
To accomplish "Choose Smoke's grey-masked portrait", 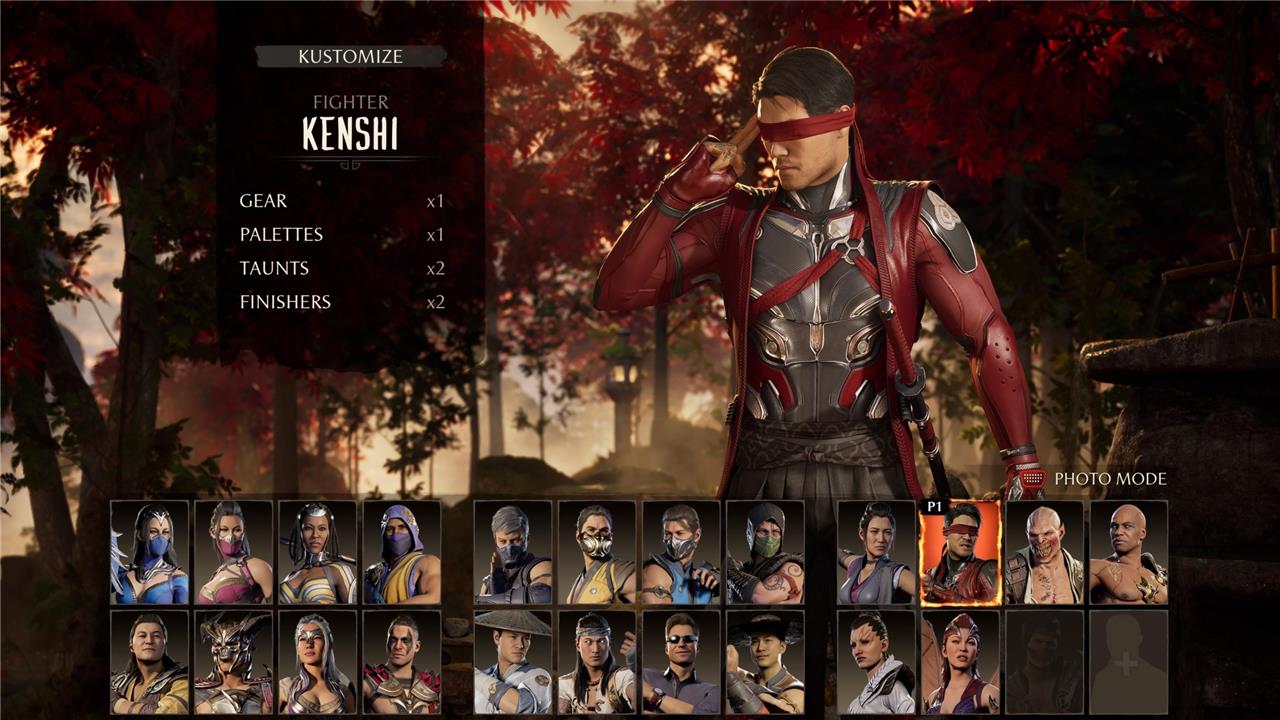I will 513,552.
